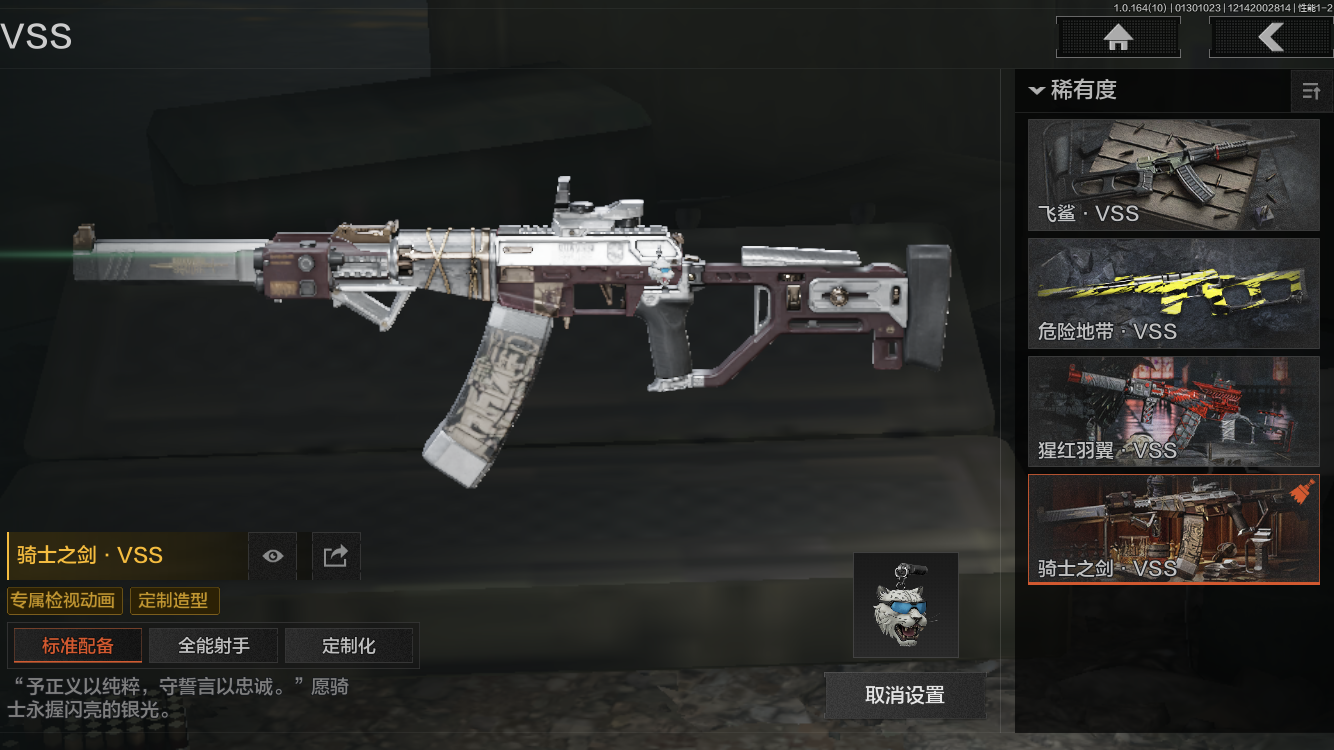Go back with the arrow button
The height and width of the screenshot is (750, 1334).
(1270, 38)
